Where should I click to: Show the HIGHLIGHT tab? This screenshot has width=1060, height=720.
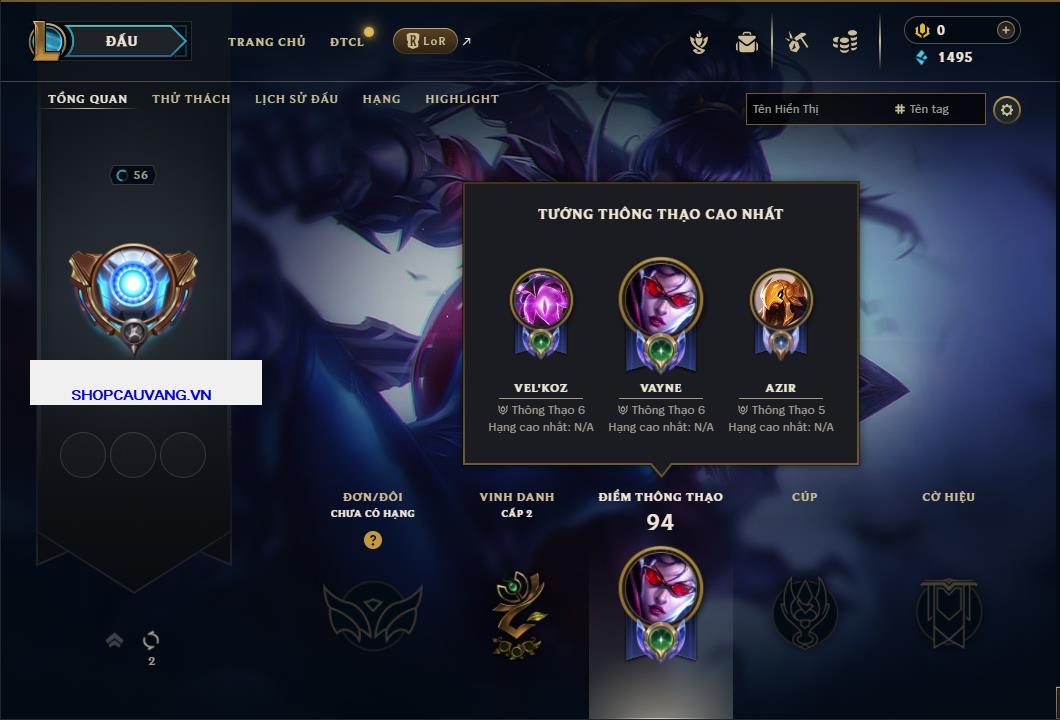point(461,99)
